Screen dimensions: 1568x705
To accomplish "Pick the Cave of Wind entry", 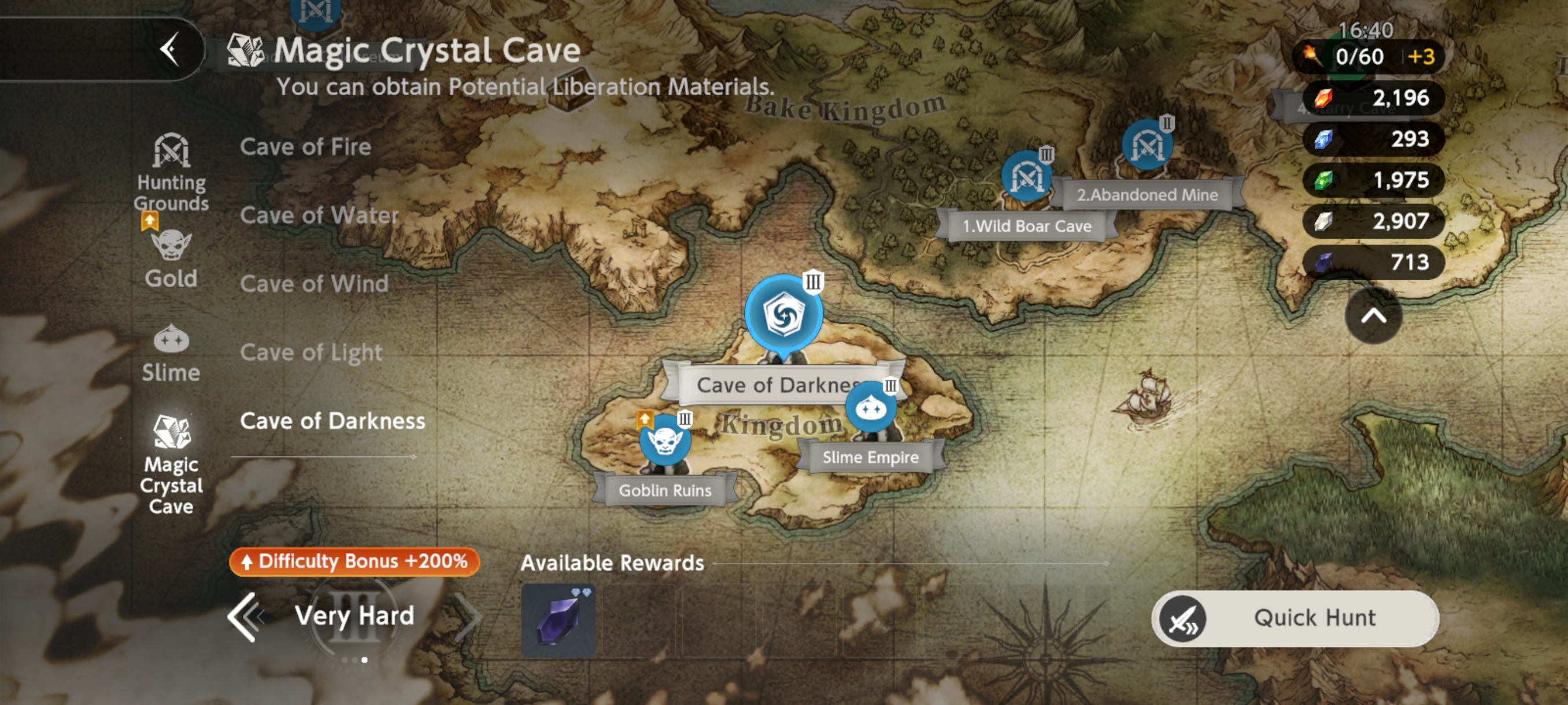I will [x=314, y=284].
